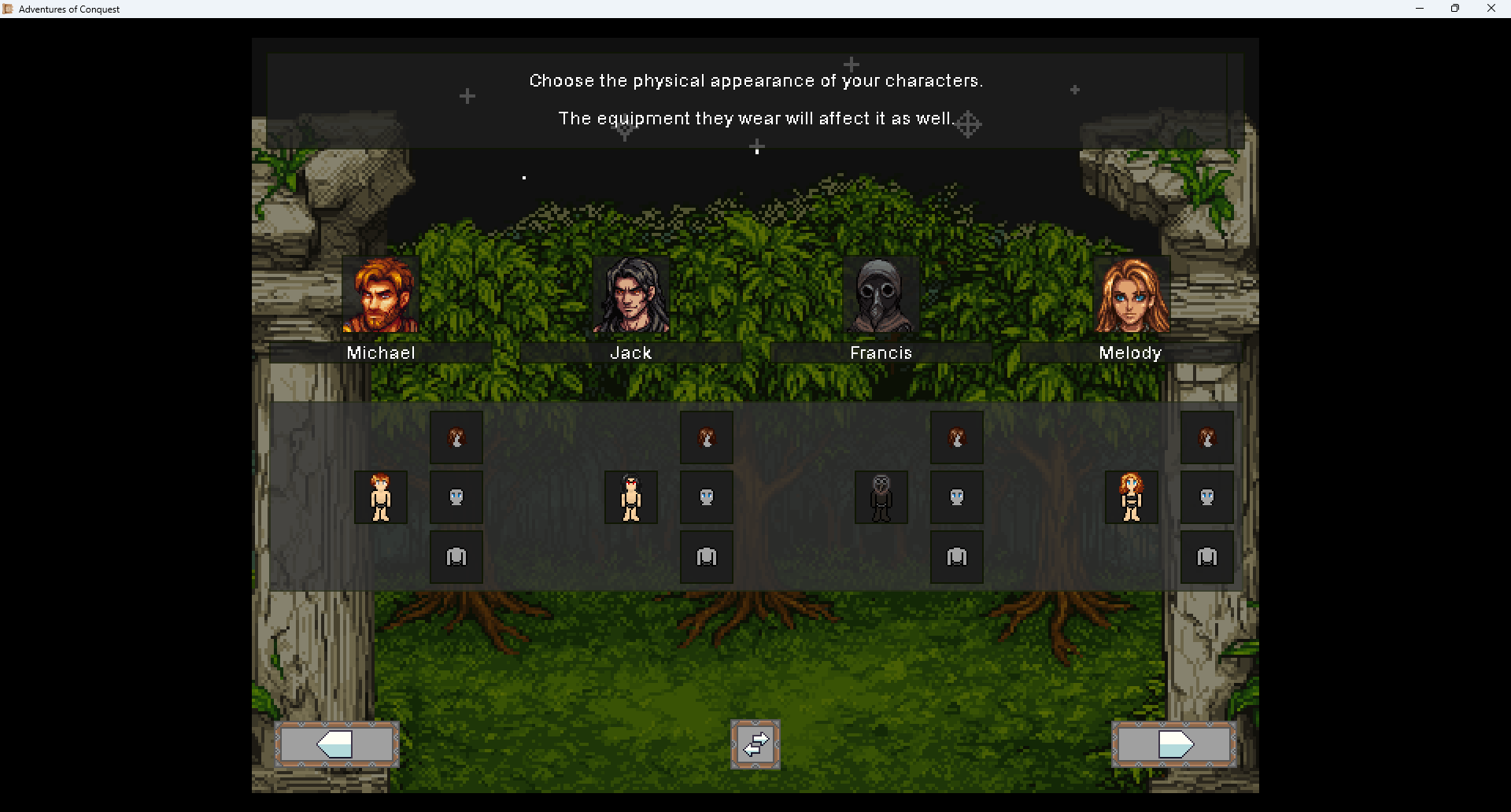
Task: Select Francis's plague mask portrait
Action: 881,295
